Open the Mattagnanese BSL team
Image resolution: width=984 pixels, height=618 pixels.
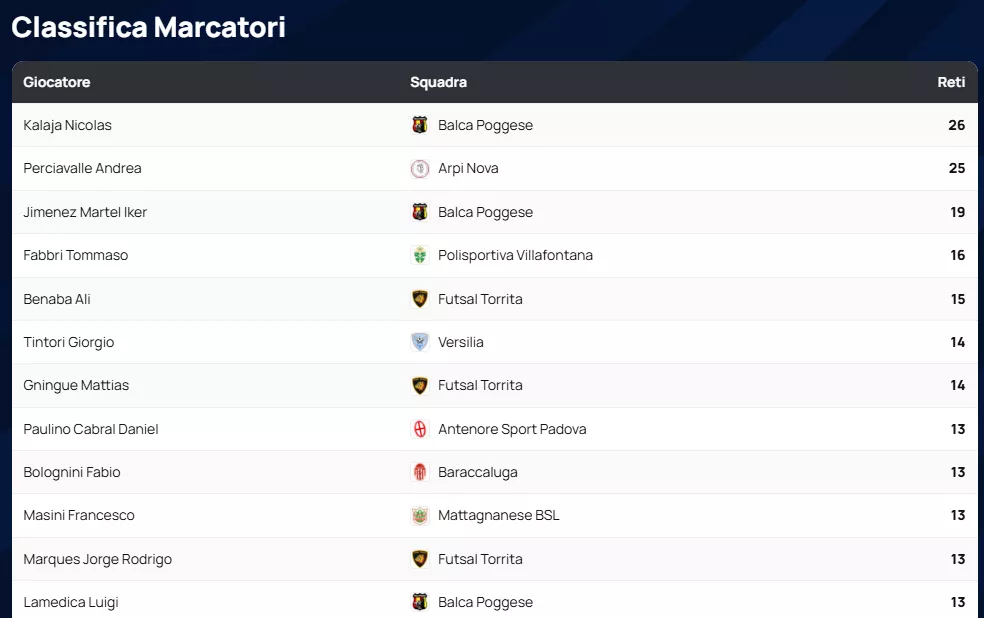pos(499,515)
